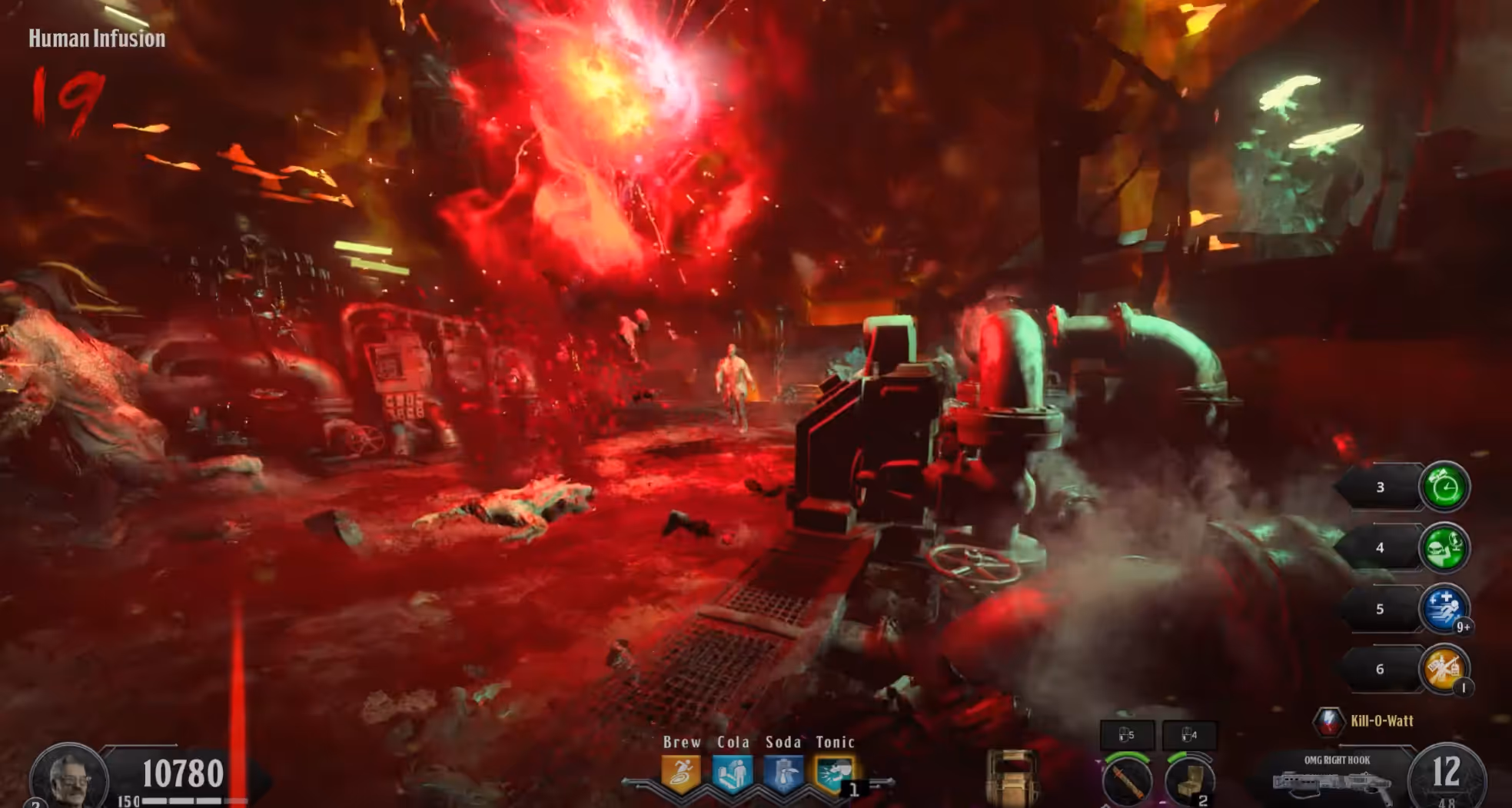Activate the green globe elixir in slot 4
This screenshot has height=808, width=1512.
(1444, 547)
